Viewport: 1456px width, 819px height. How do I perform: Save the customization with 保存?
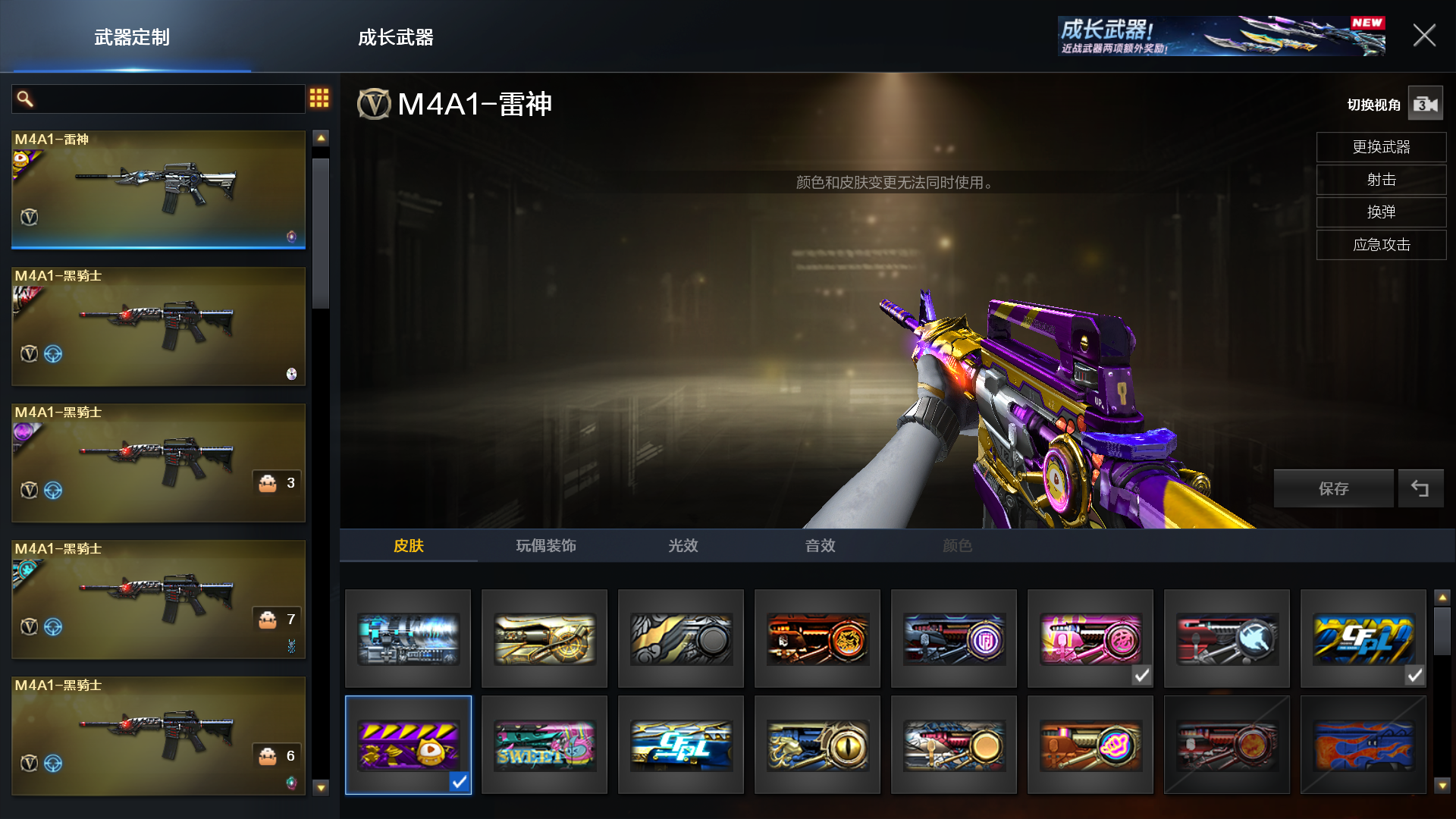point(1333,489)
